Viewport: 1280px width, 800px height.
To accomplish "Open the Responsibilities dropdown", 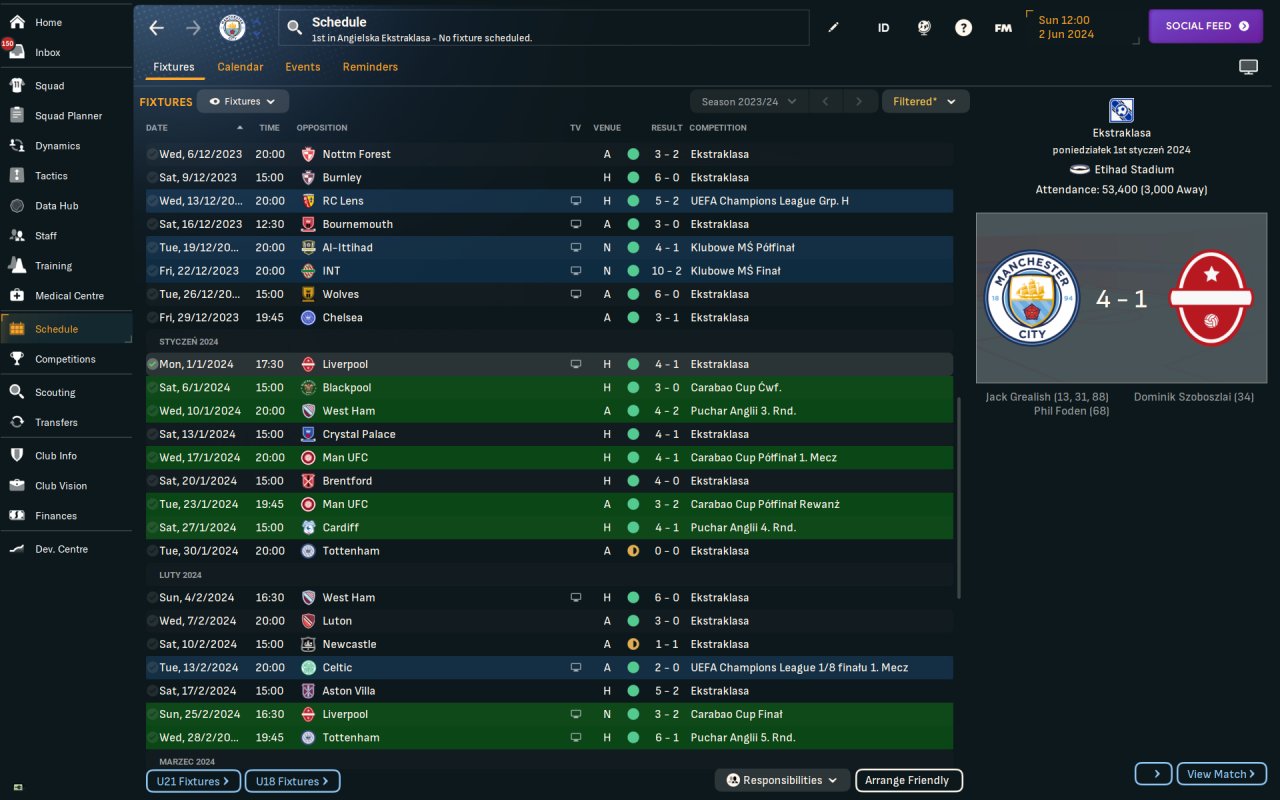I will coord(782,780).
